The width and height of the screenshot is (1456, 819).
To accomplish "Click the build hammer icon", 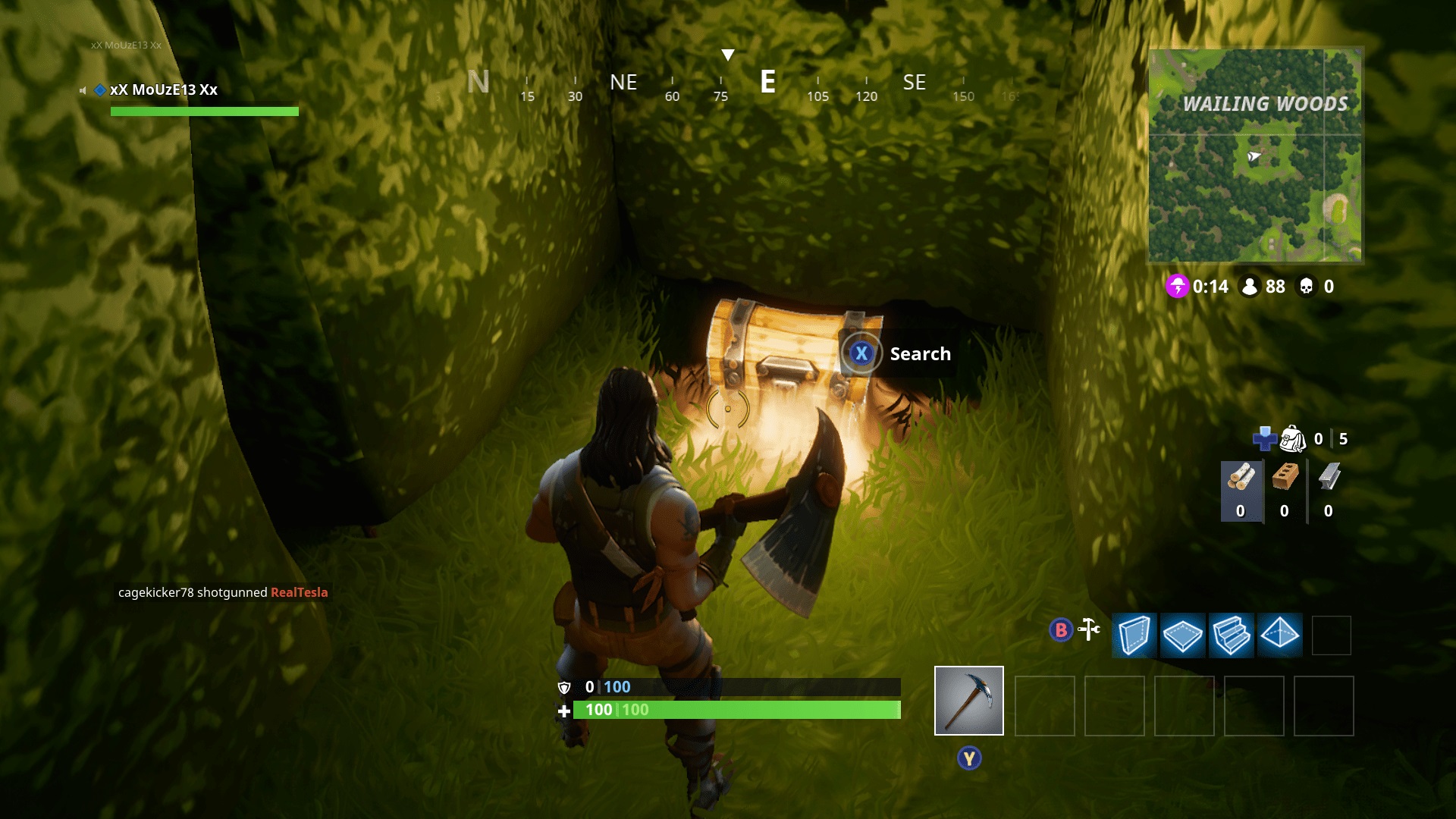I will pyautogui.click(x=1087, y=629).
